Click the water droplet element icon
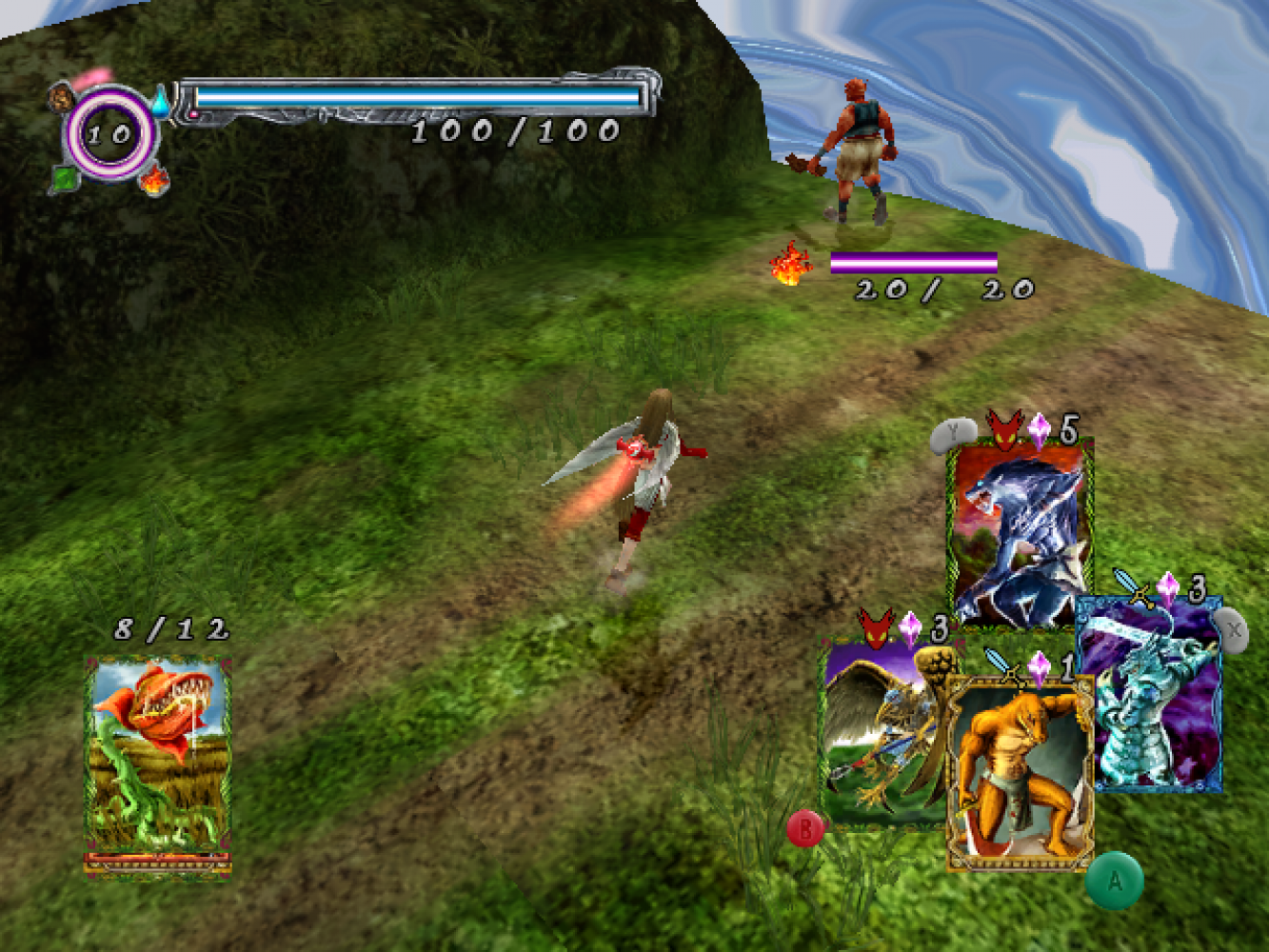 pos(161,98)
